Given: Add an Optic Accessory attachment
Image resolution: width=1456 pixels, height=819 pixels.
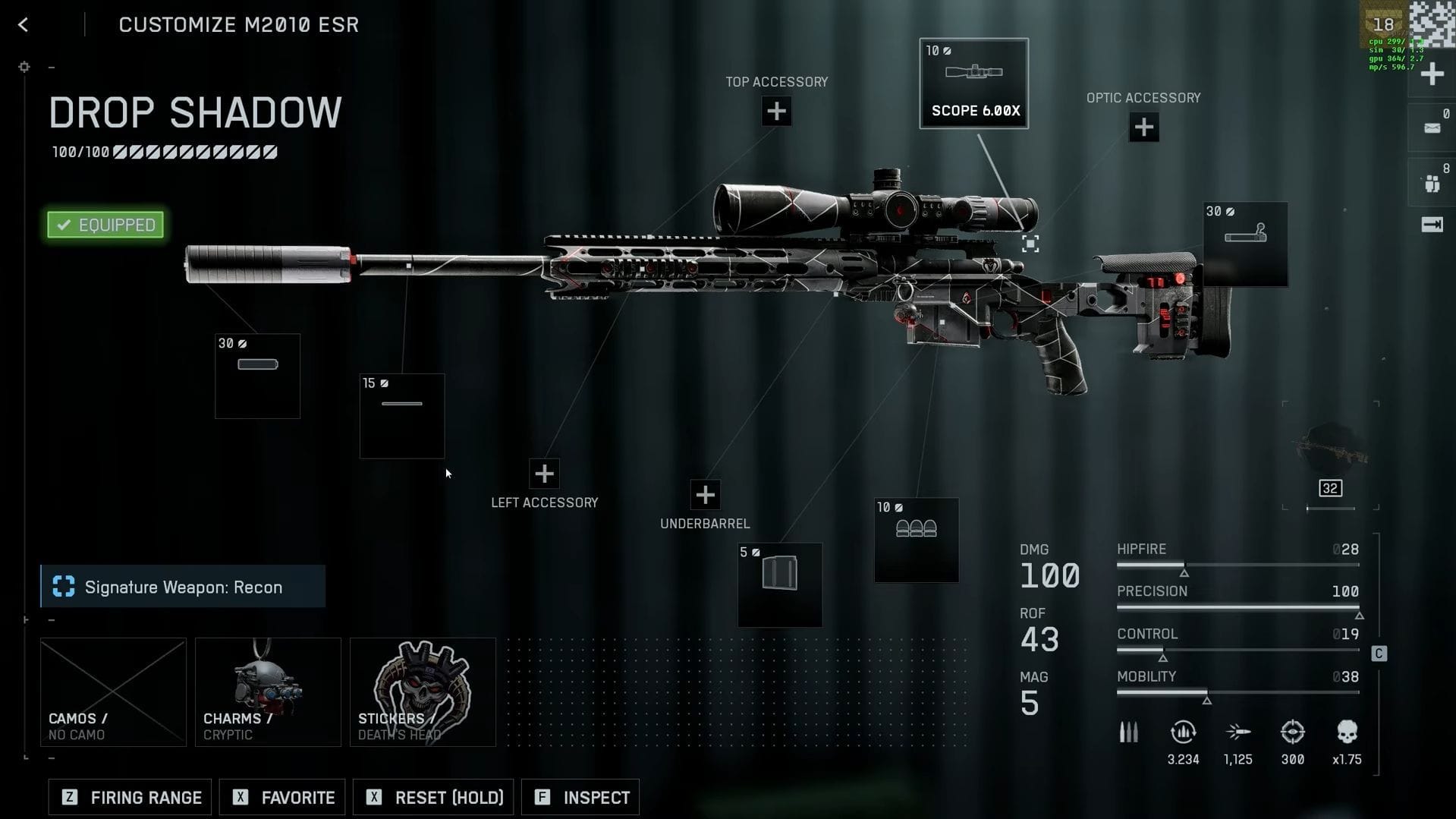Looking at the screenshot, I should click(1143, 128).
